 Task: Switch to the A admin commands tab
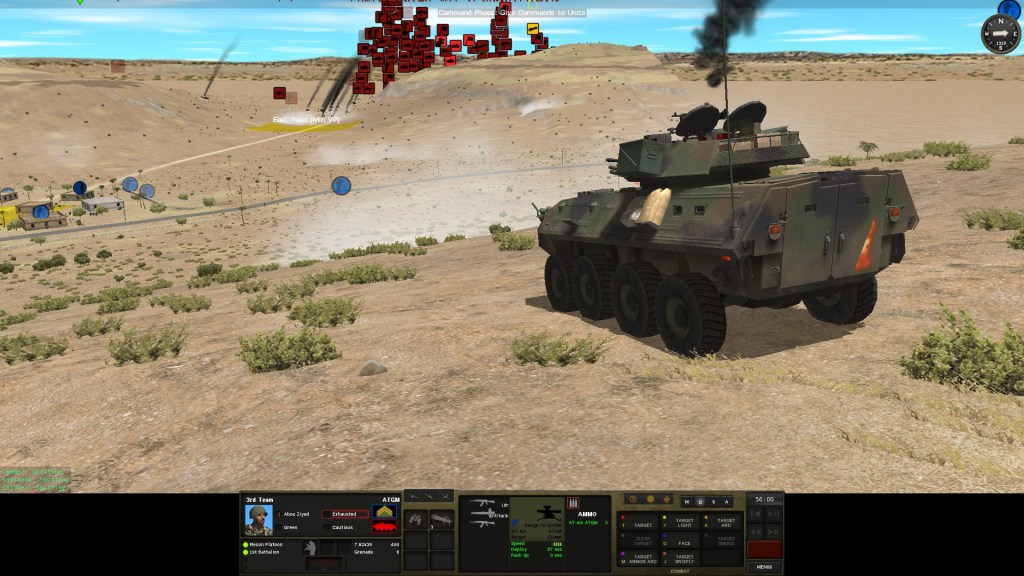[726, 501]
